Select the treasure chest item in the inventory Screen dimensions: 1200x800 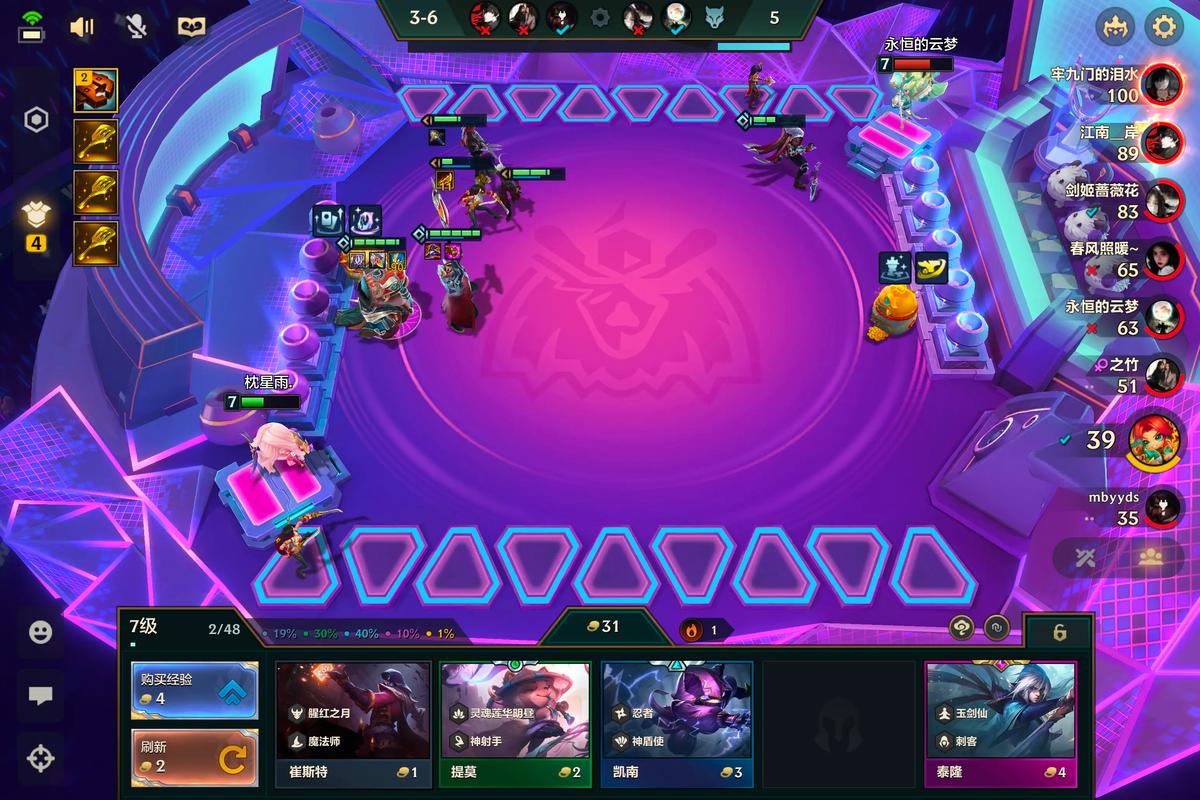[96, 91]
